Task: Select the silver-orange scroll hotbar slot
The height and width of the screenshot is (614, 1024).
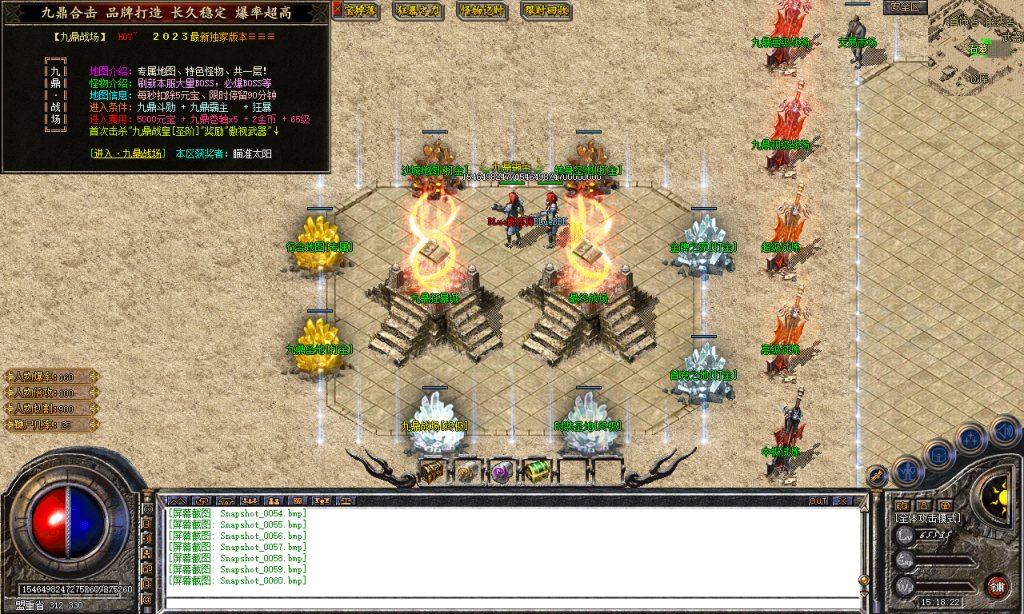Action: [x=466, y=470]
